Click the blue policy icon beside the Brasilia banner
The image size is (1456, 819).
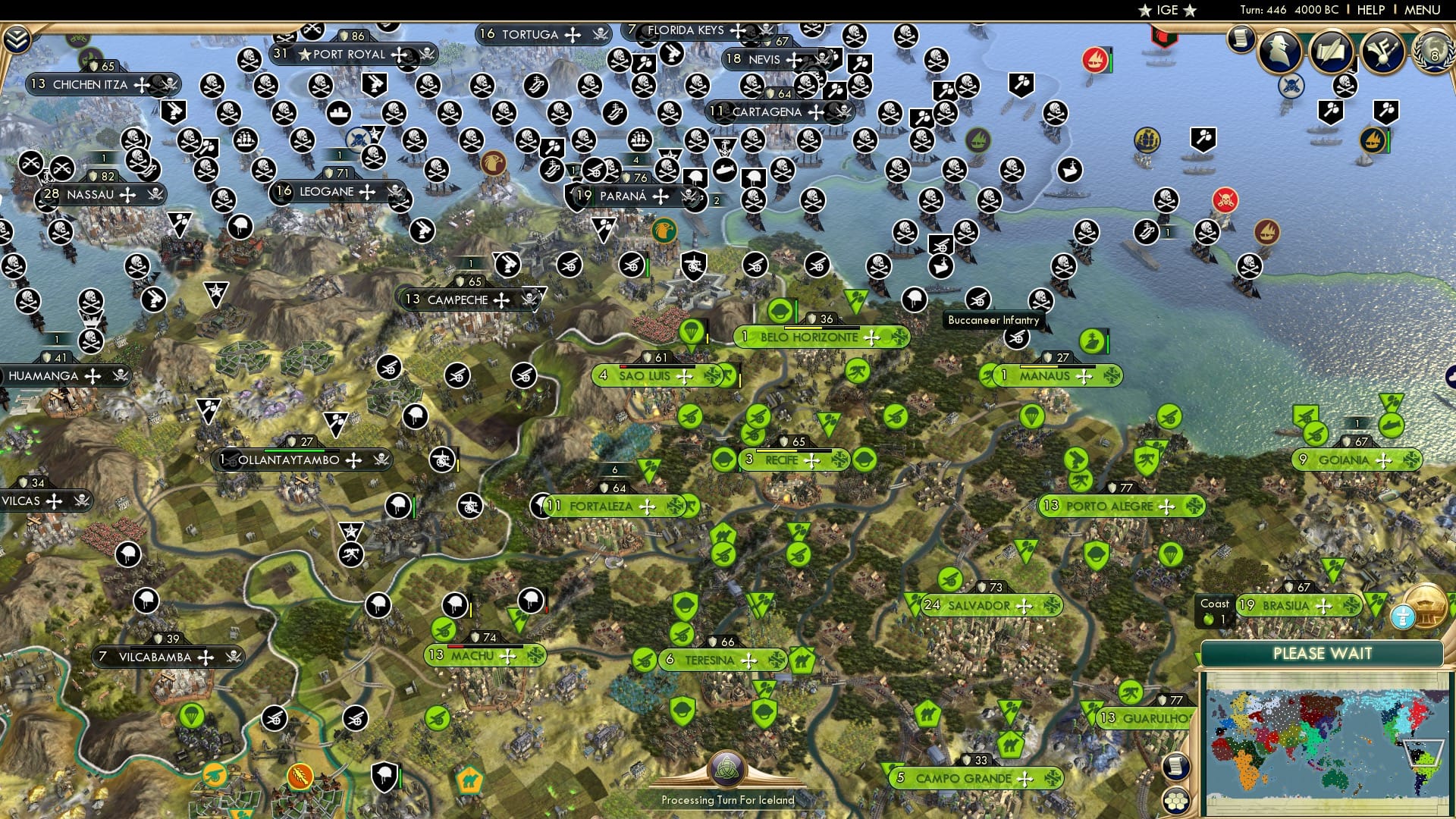click(1401, 617)
